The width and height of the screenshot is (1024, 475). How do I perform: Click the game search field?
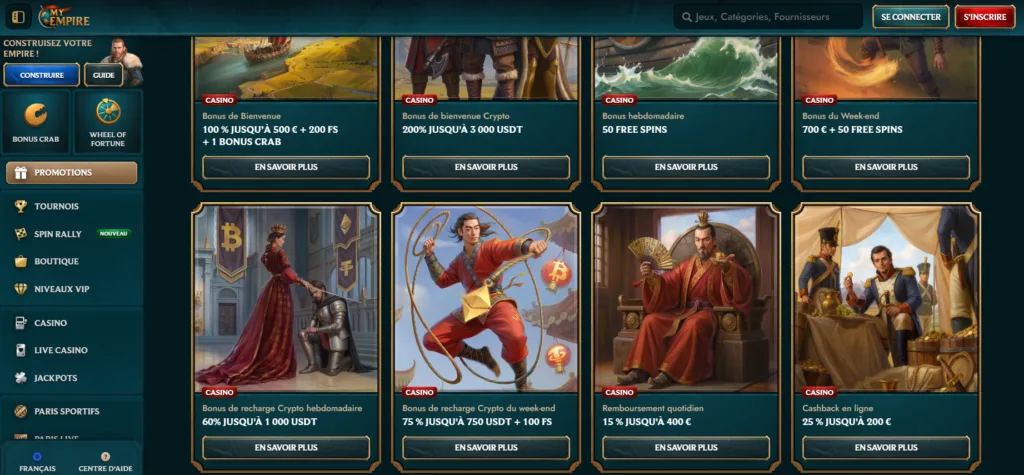(x=768, y=17)
